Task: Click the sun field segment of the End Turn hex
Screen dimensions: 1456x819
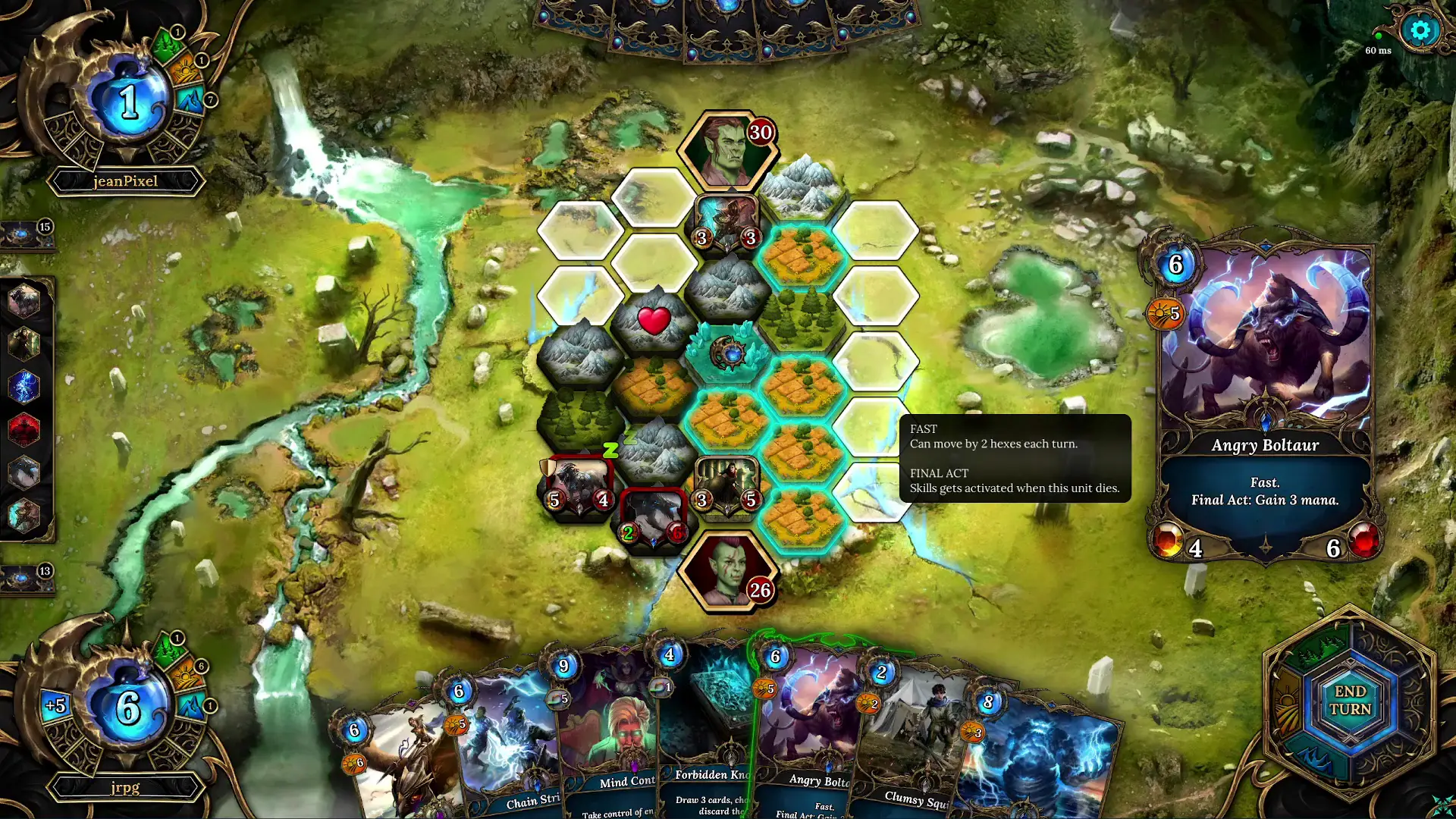Action: coord(1287,701)
